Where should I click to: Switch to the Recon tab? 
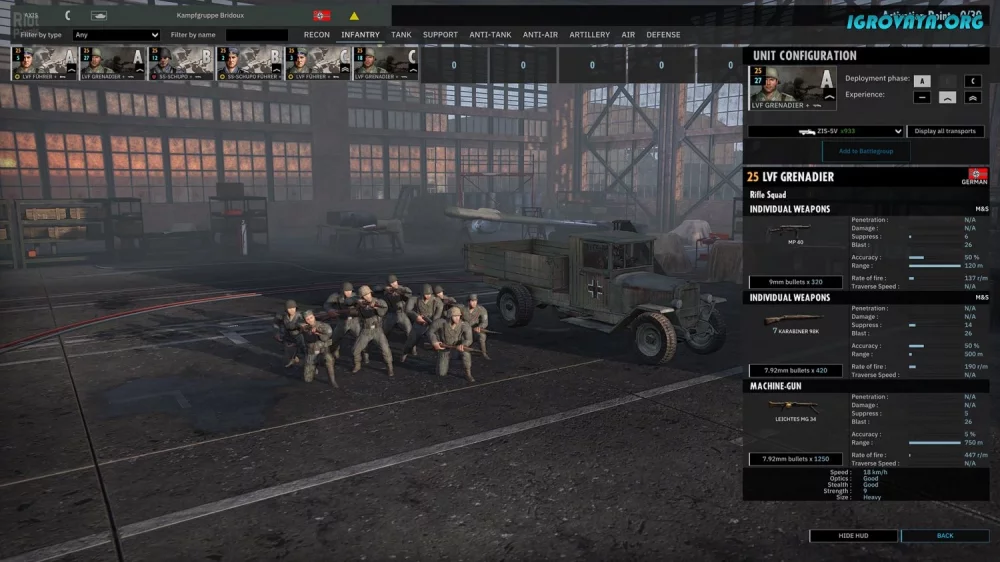[x=317, y=35]
